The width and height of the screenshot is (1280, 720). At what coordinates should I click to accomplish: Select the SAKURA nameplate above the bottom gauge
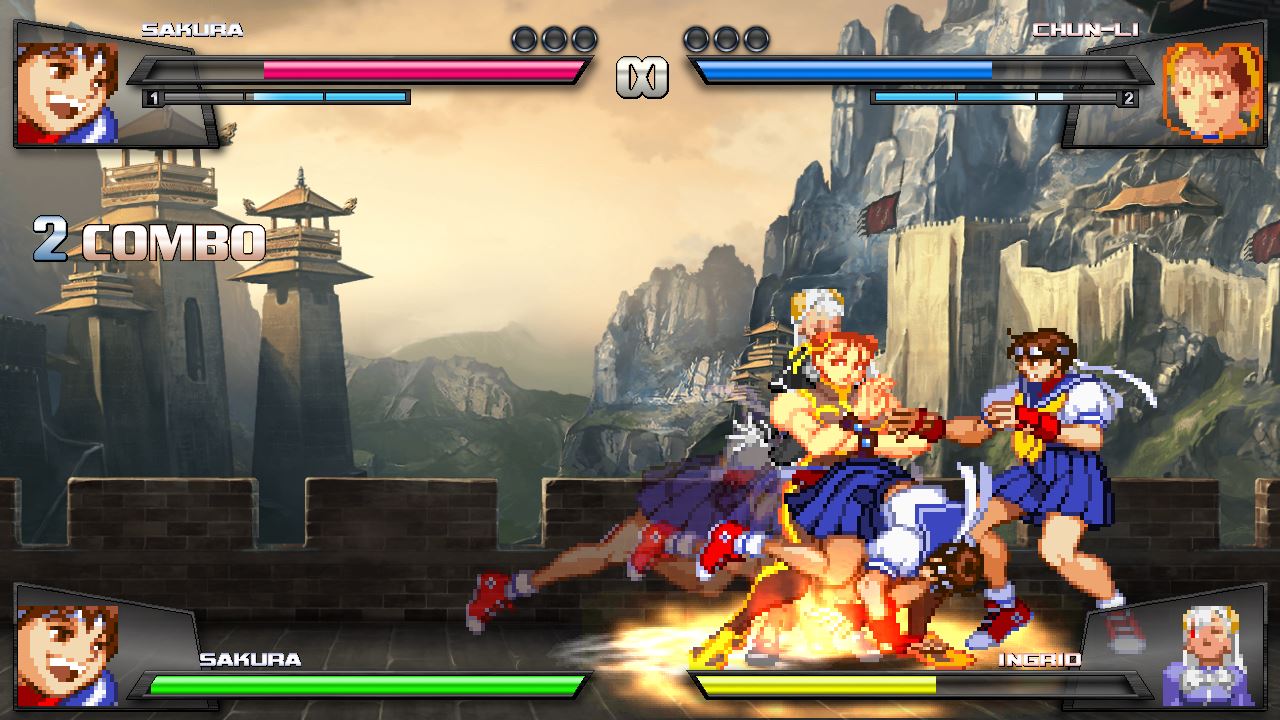point(250,660)
